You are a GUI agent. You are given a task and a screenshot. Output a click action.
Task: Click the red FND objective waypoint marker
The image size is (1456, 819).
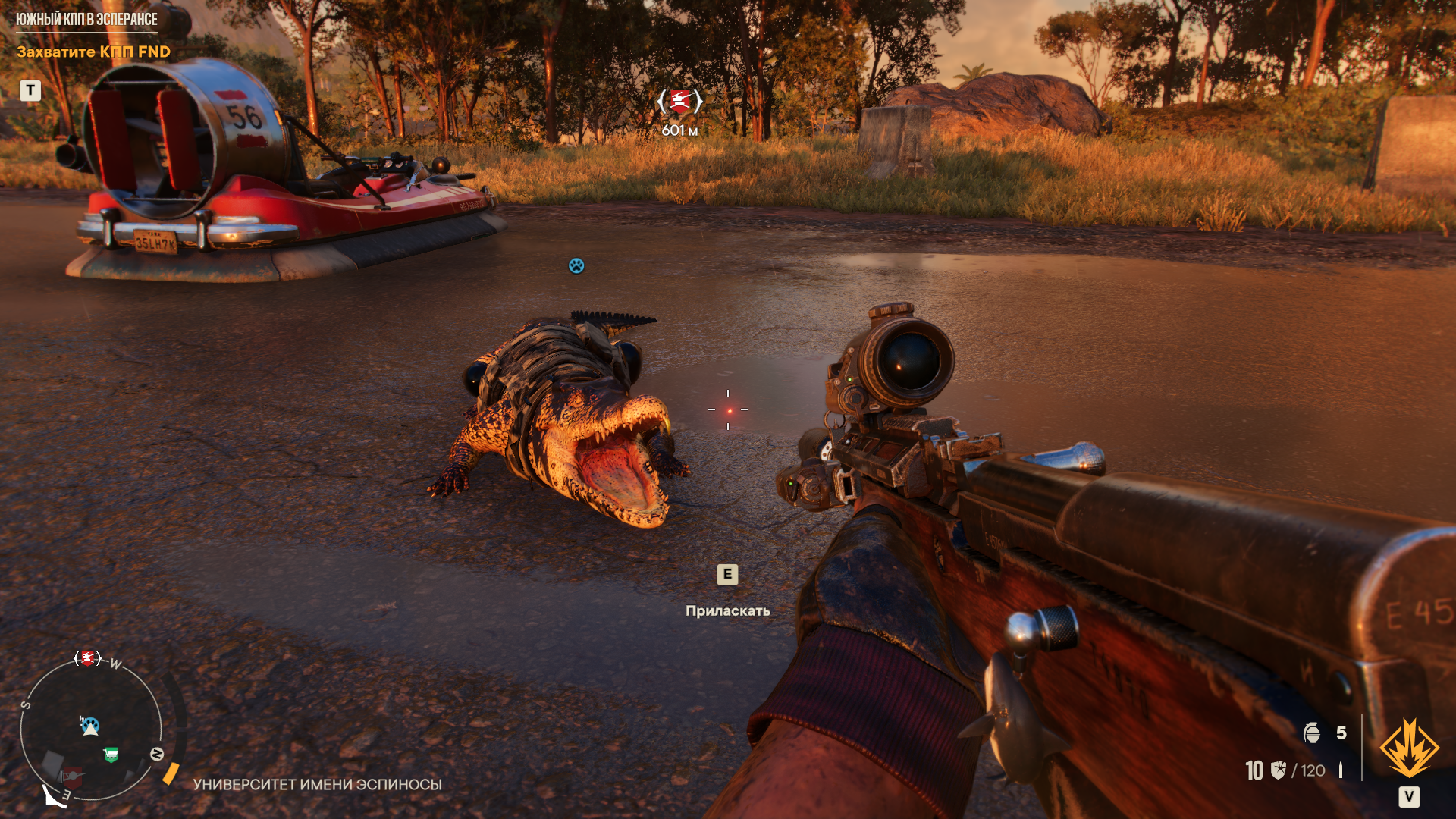click(680, 101)
